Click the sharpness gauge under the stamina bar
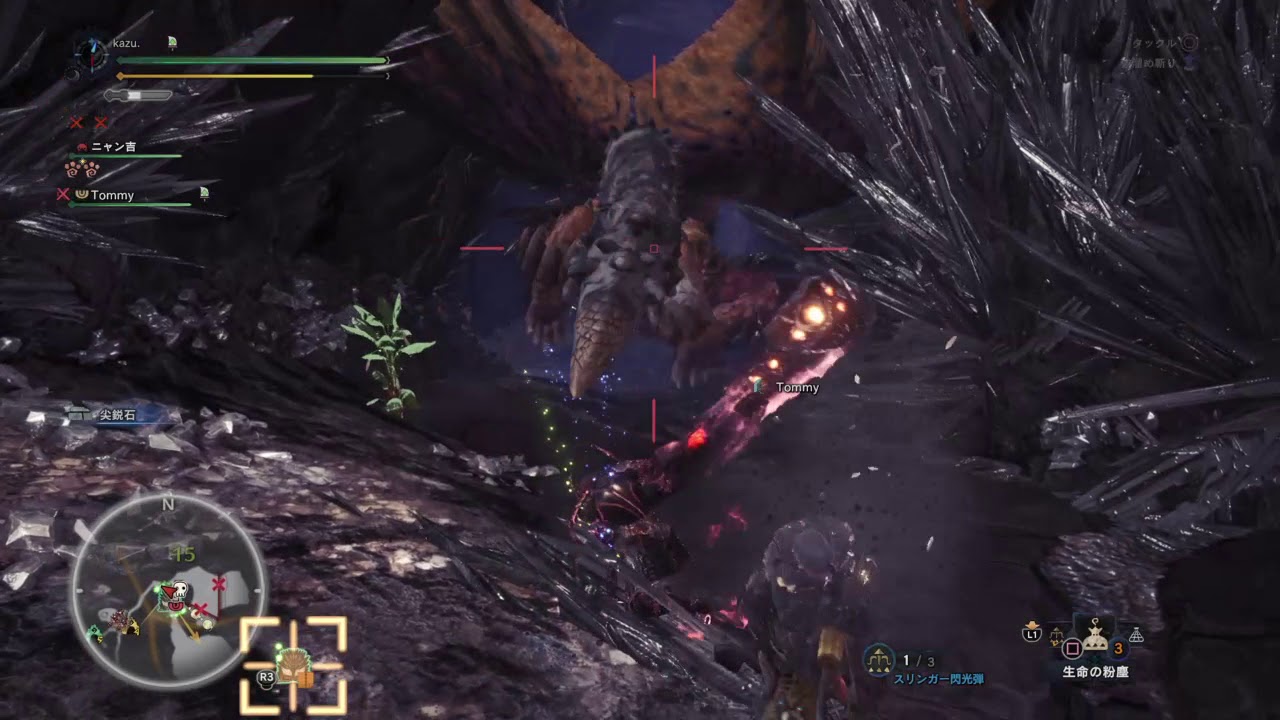The height and width of the screenshot is (720, 1280). coord(137,96)
